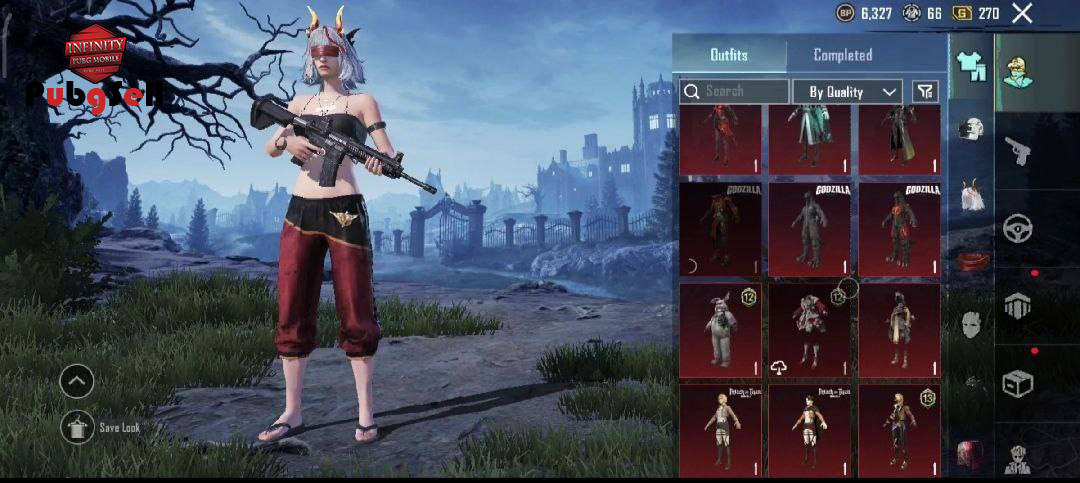This screenshot has width=1080, height=483.
Task: Open the parachute category with red dot
Action: pyautogui.click(x=1018, y=305)
